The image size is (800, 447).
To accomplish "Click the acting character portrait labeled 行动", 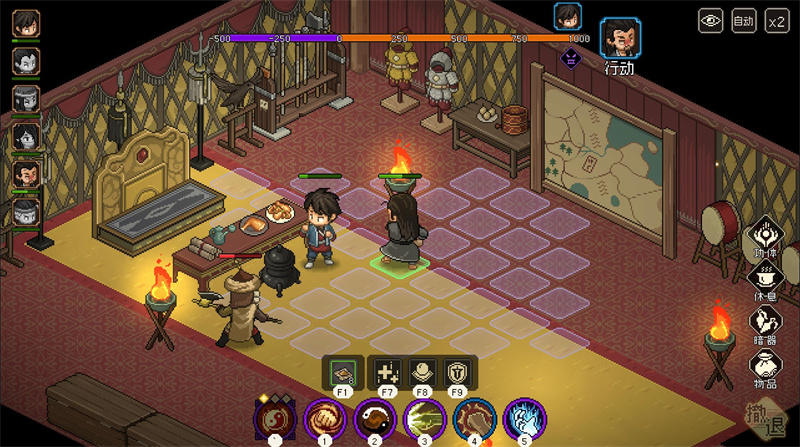I will (x=620, y=38).
